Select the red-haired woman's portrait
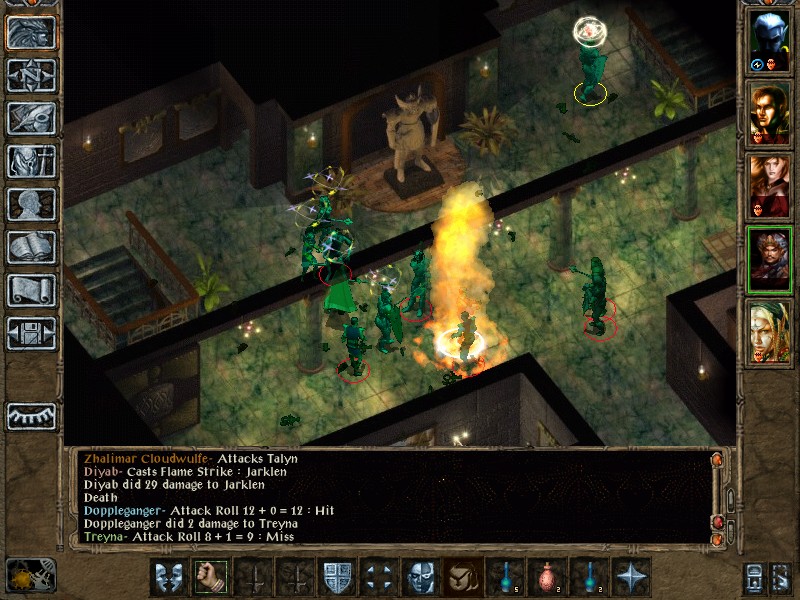This screenshot has height=600, width=800. point(770,186)
